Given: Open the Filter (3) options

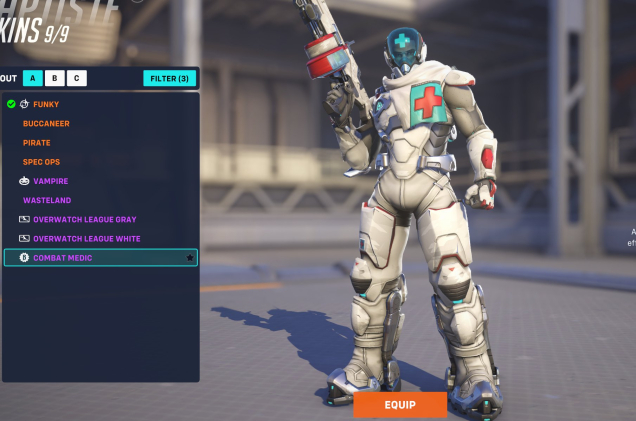Looking at the screenshot, I should [170, 78].
